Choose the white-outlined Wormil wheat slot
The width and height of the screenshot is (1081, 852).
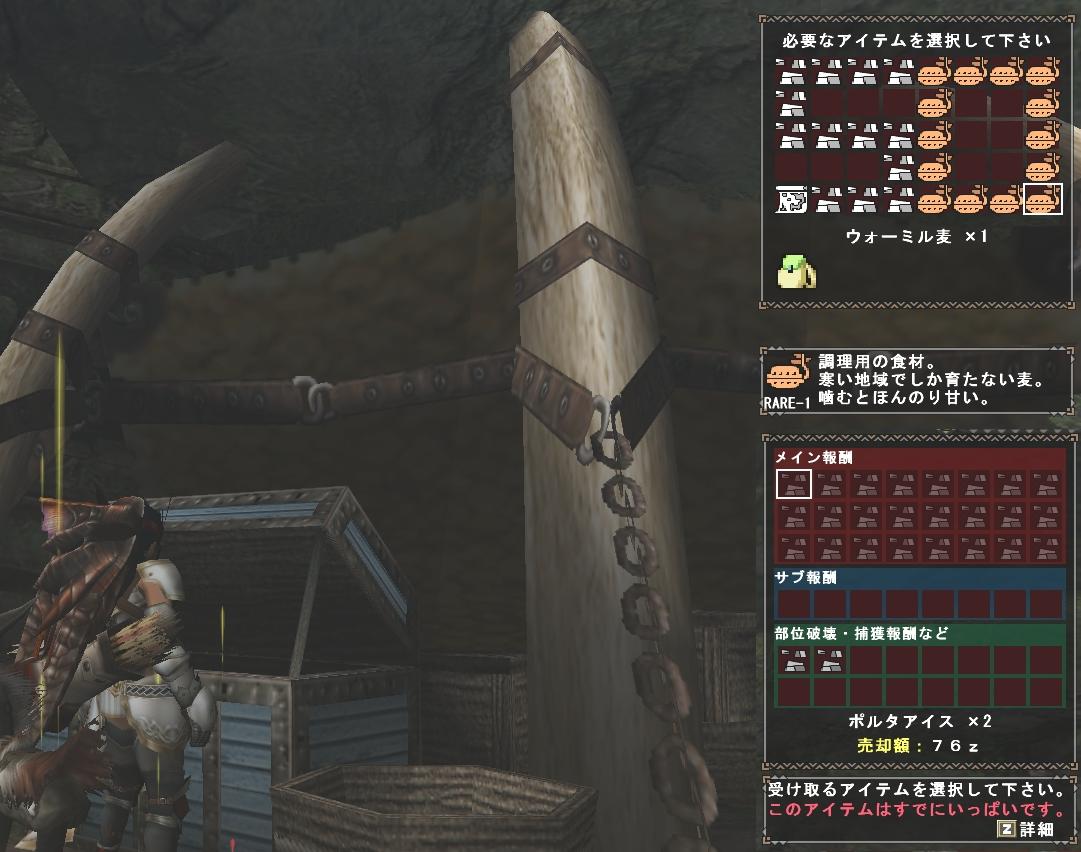coord(1043,200)
